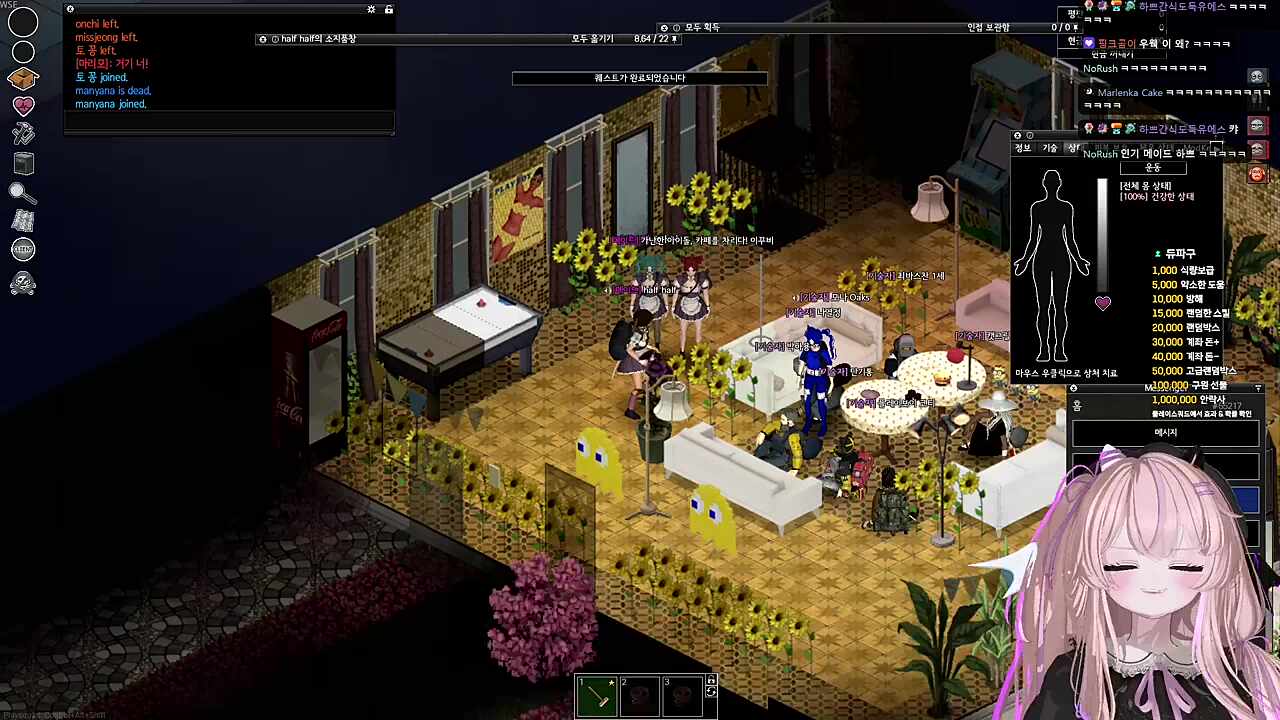Open chat window gear settings
1280x720 pixels.
pyautogui.click(x=371, y=10)
